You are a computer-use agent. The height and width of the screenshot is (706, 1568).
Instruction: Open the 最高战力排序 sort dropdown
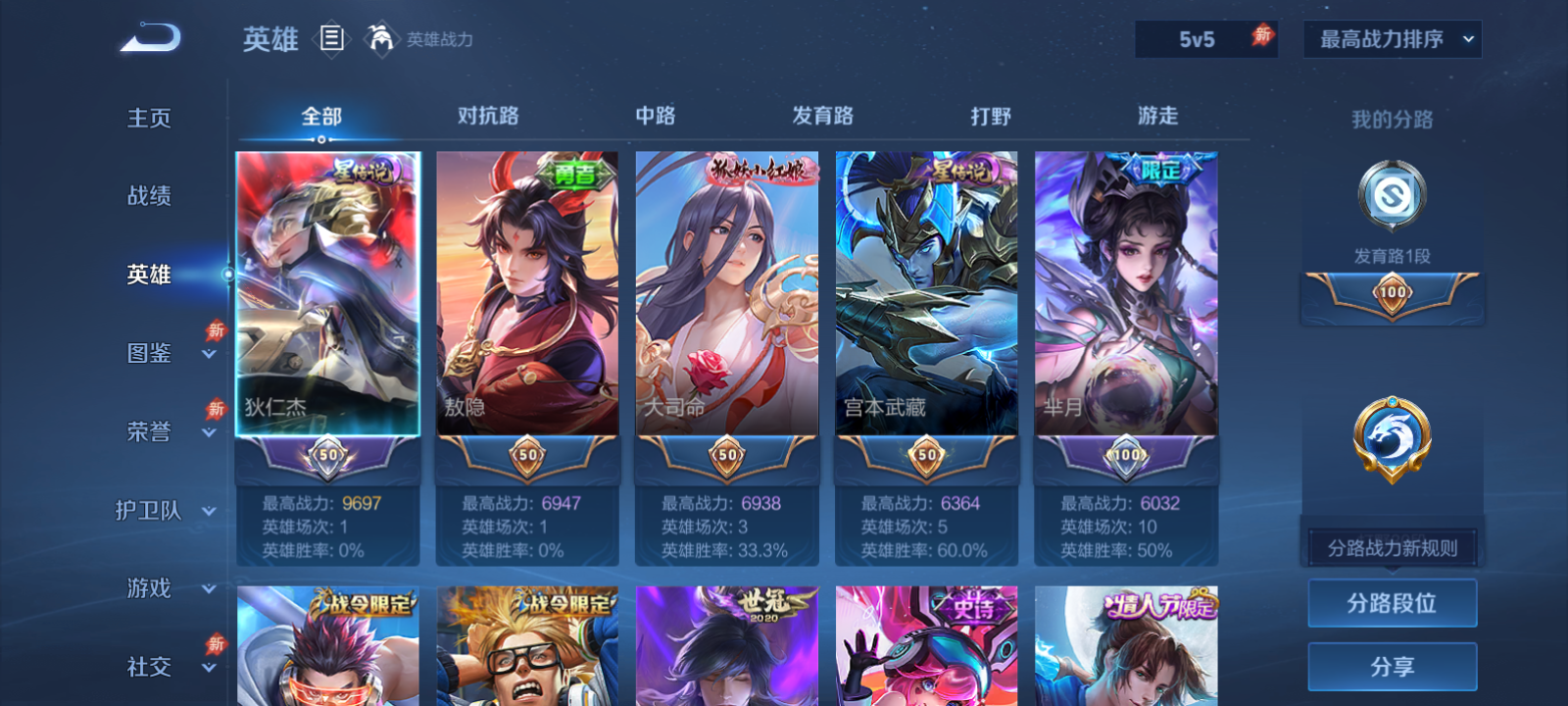tap(1392, 39)
